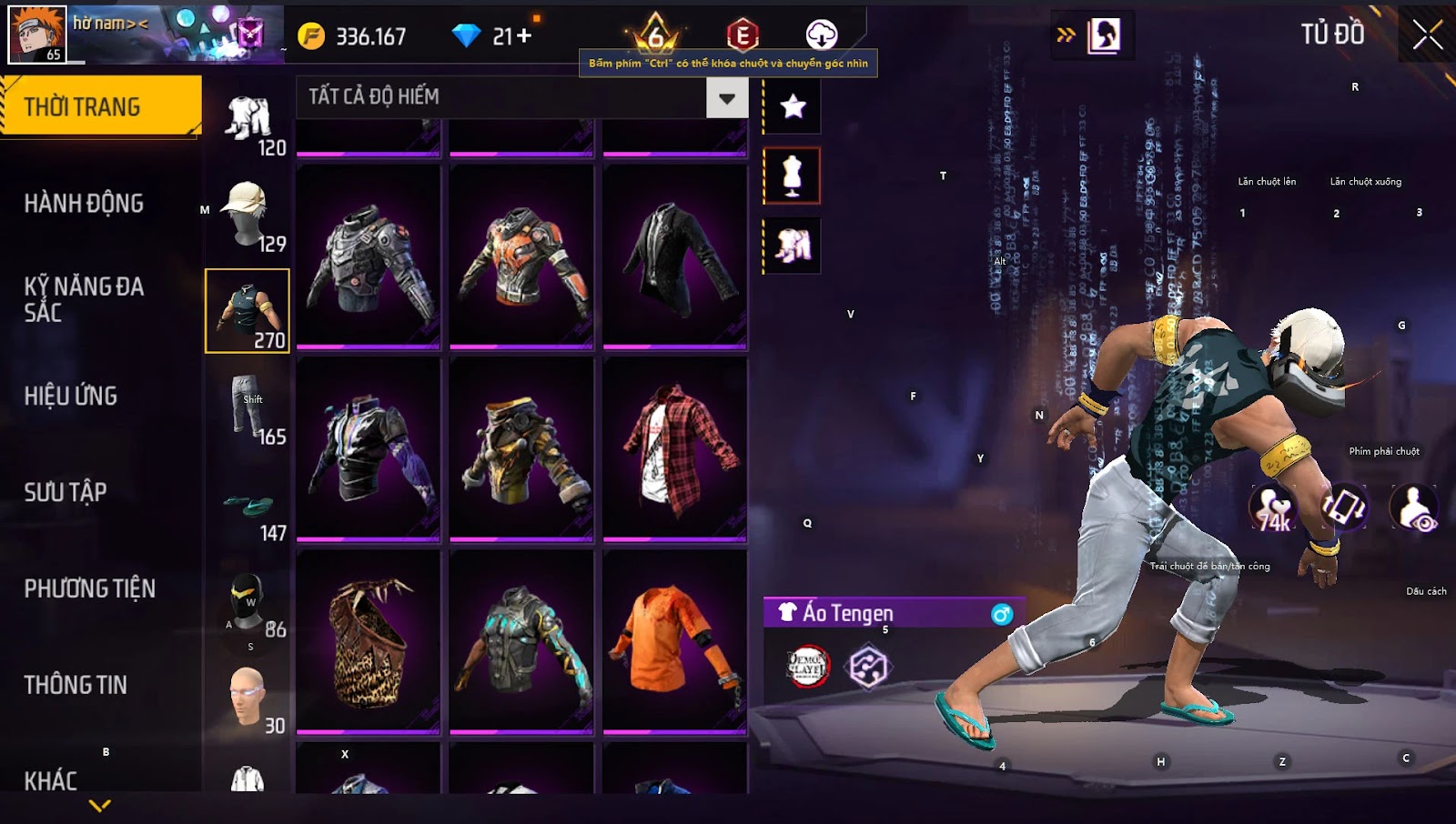The height and width of the screenshot is (824, 1456).
Task: Click the star favorites filter
Action: point(793,106)
